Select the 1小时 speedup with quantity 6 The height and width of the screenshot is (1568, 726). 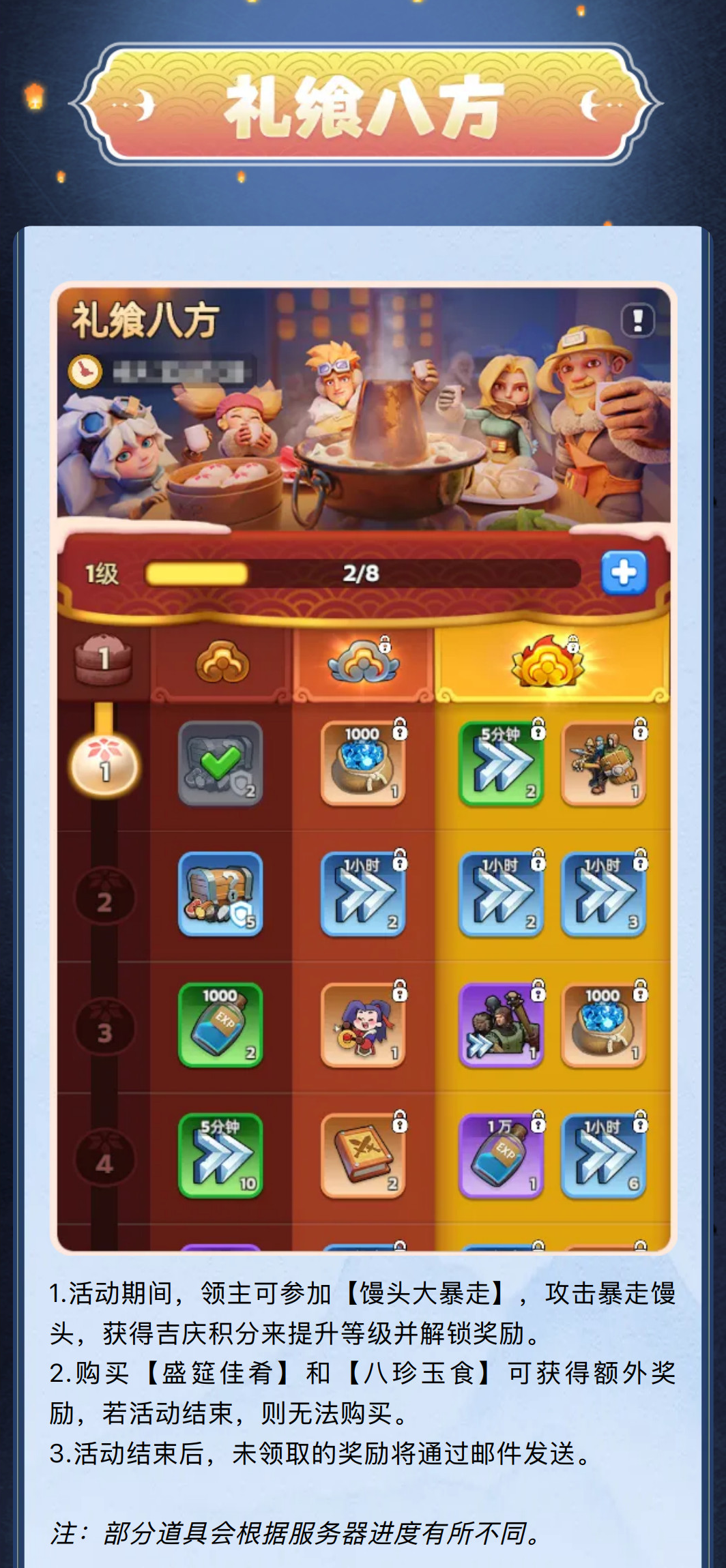click(x=603, y=1156)
